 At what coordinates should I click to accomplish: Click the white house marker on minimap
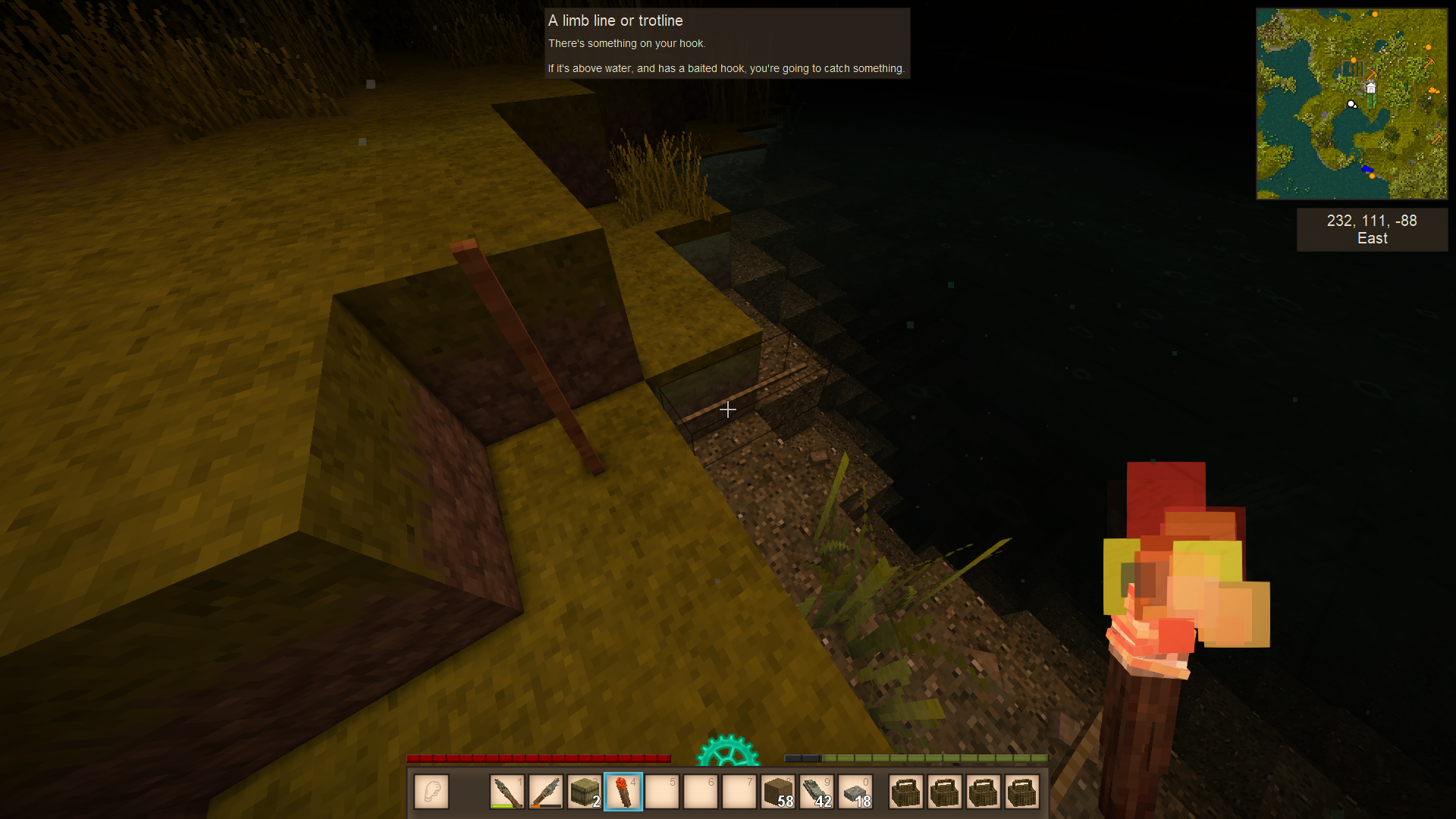point(1370,88)
